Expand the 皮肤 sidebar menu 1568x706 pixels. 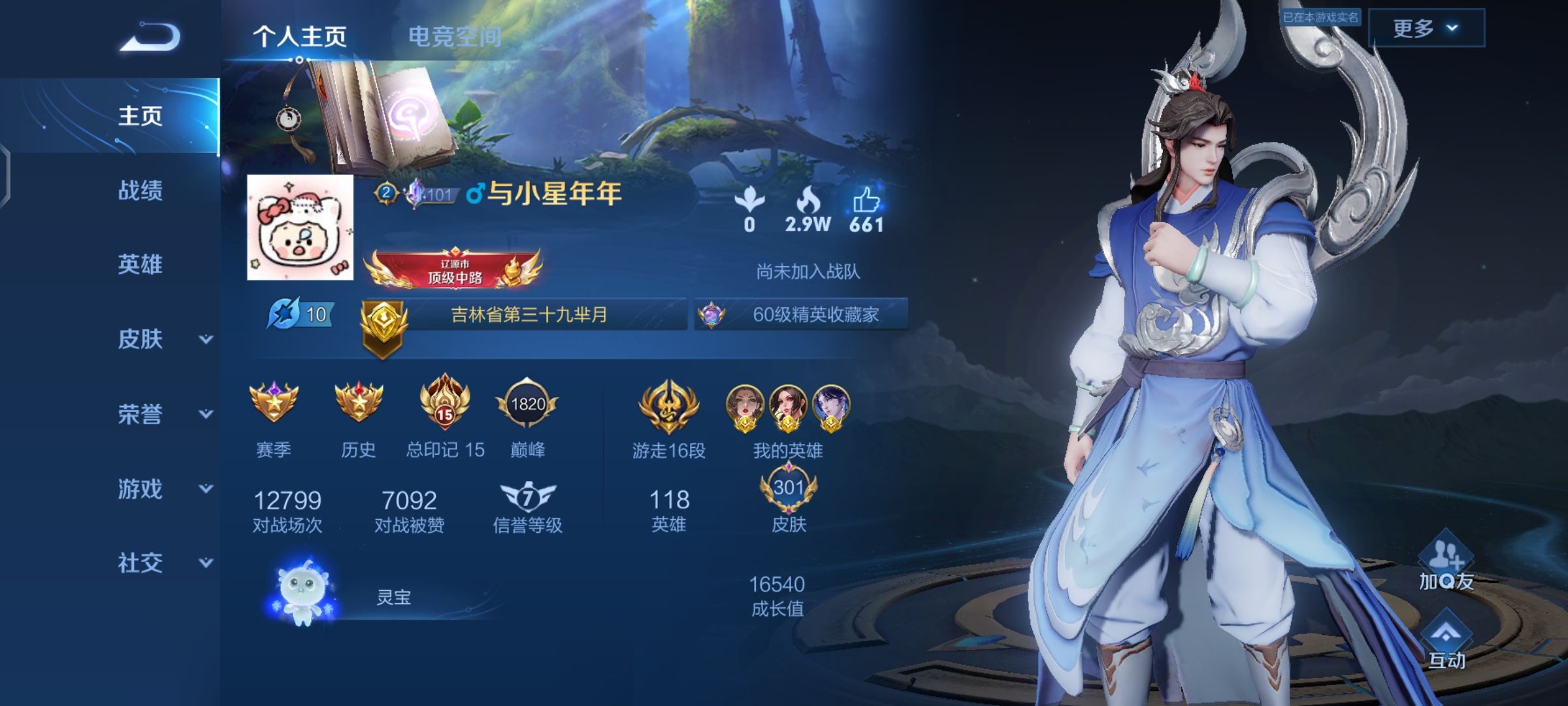click(x=163, y=339)
